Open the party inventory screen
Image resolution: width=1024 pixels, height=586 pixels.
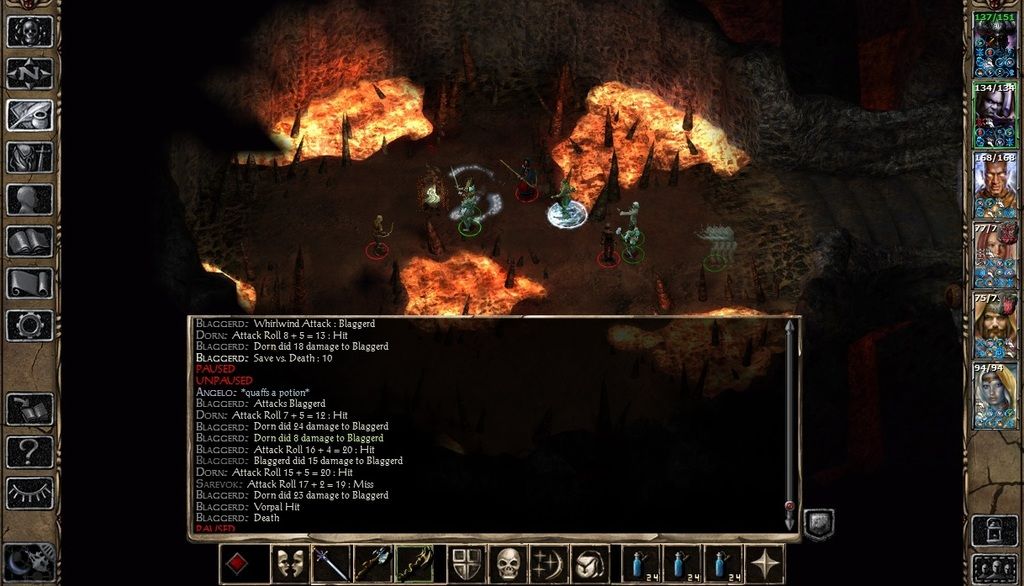[x=29, y=156]
